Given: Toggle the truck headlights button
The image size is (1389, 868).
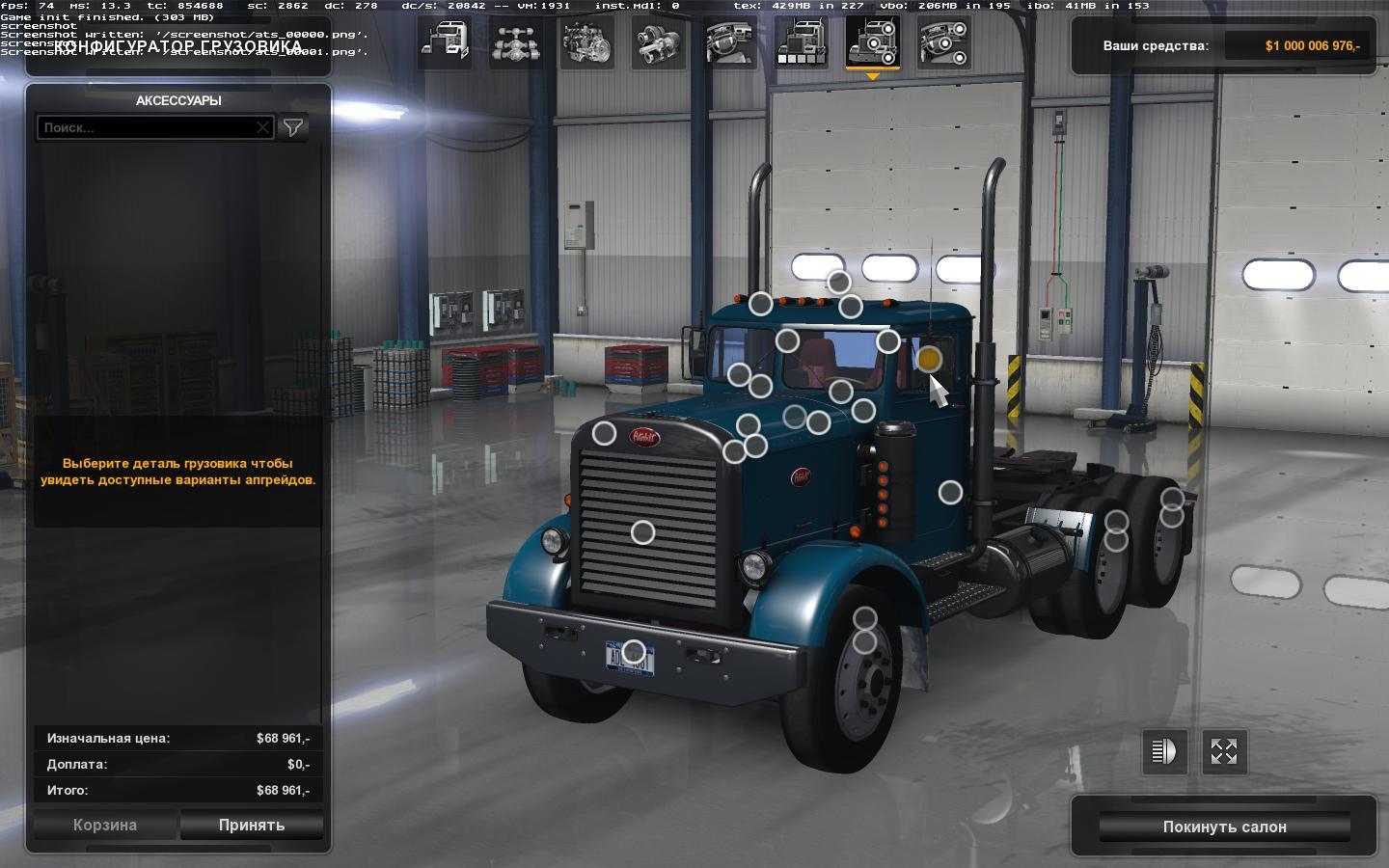Looking at the screenshot, I should [1164, 751].
